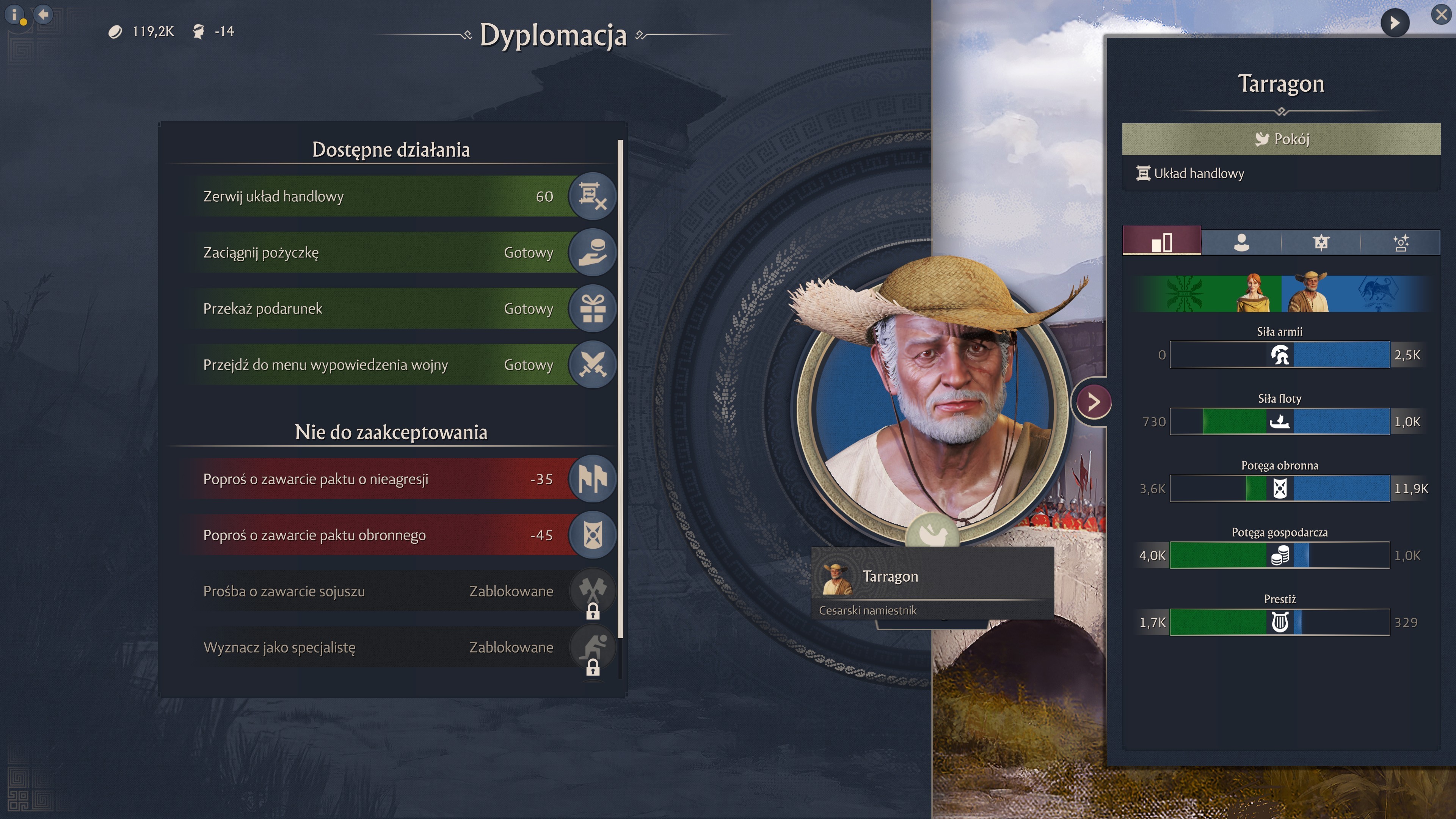Switch to the bar chart comparison tab
Viewport: 1456px width, 819px height.
click(x=1161, y=243)
